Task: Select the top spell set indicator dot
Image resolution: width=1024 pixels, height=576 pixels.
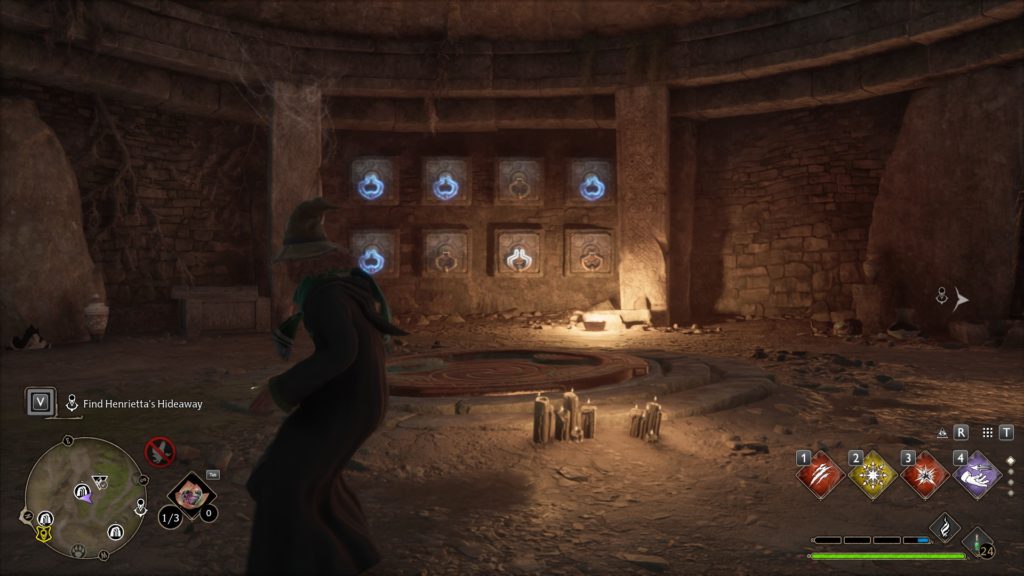Action: 1010,461
